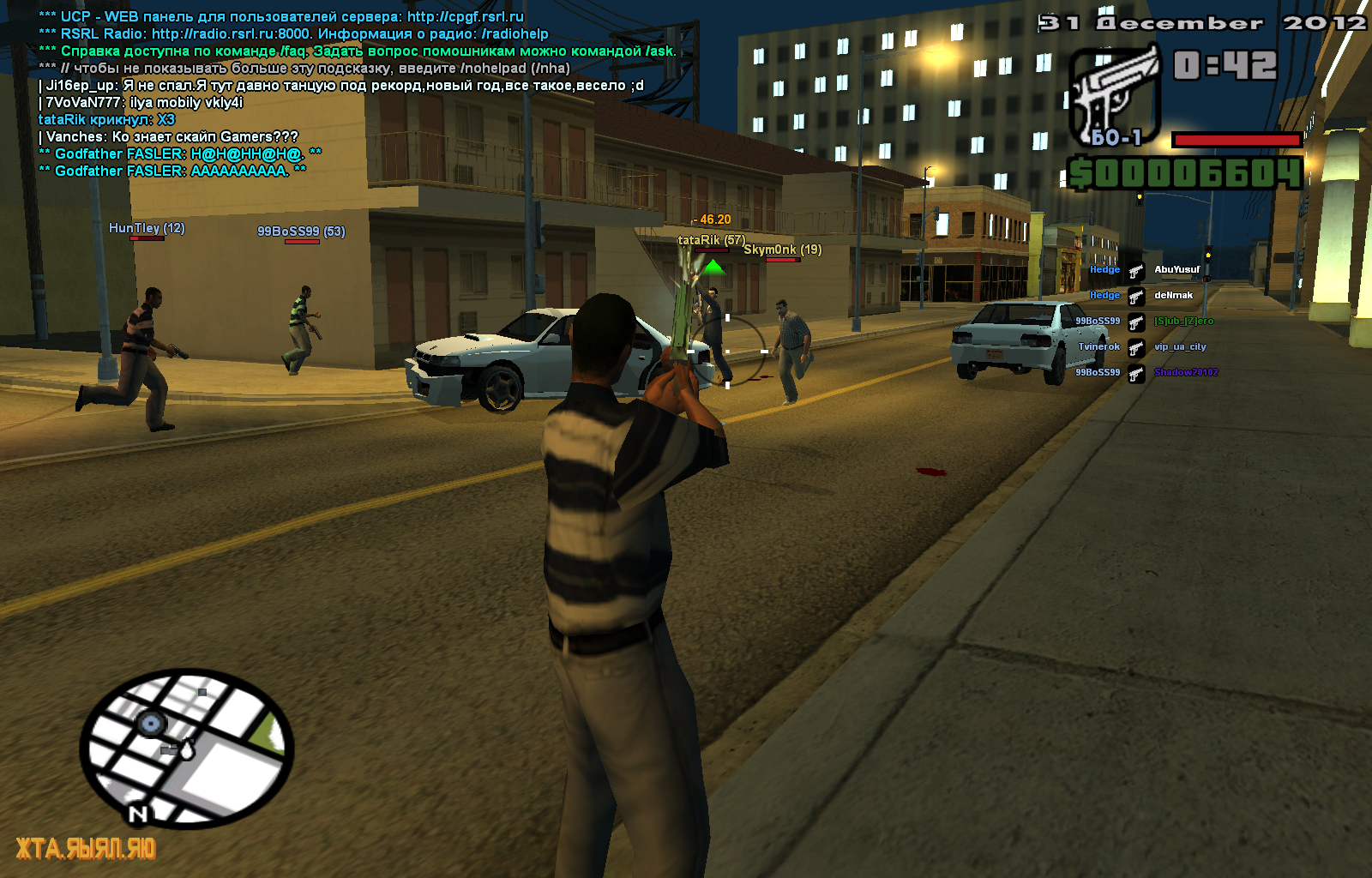
Task: Open the cpgf.rsrl.ru link in chat
Action: (x=465, y=17)
